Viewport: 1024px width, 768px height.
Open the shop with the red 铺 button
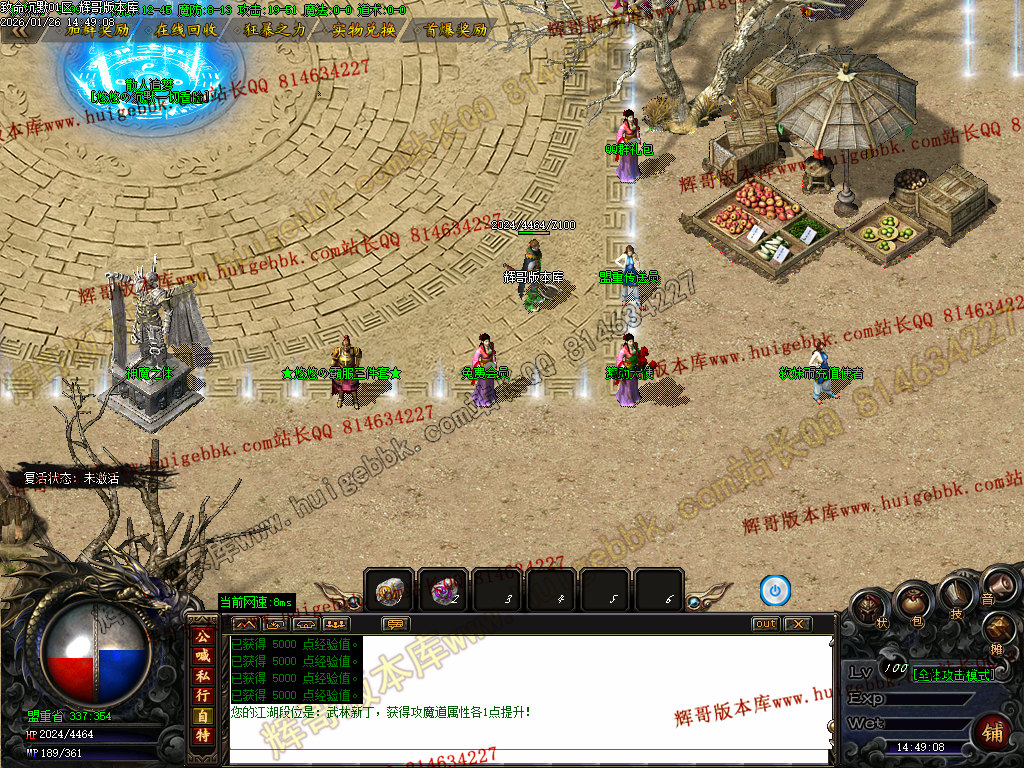[x=993, y=732]
